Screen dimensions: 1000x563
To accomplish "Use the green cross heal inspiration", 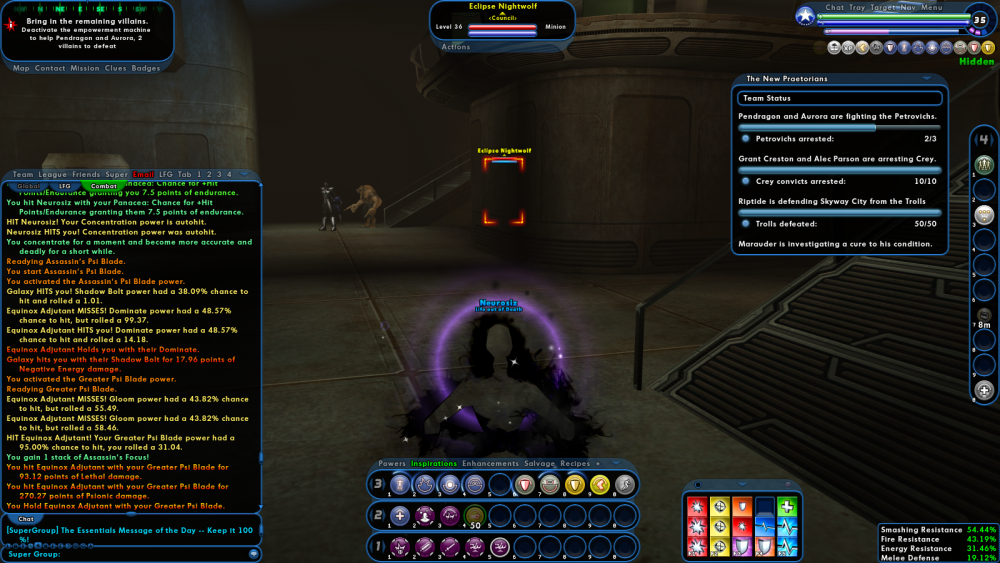I will tap(787, 506).
